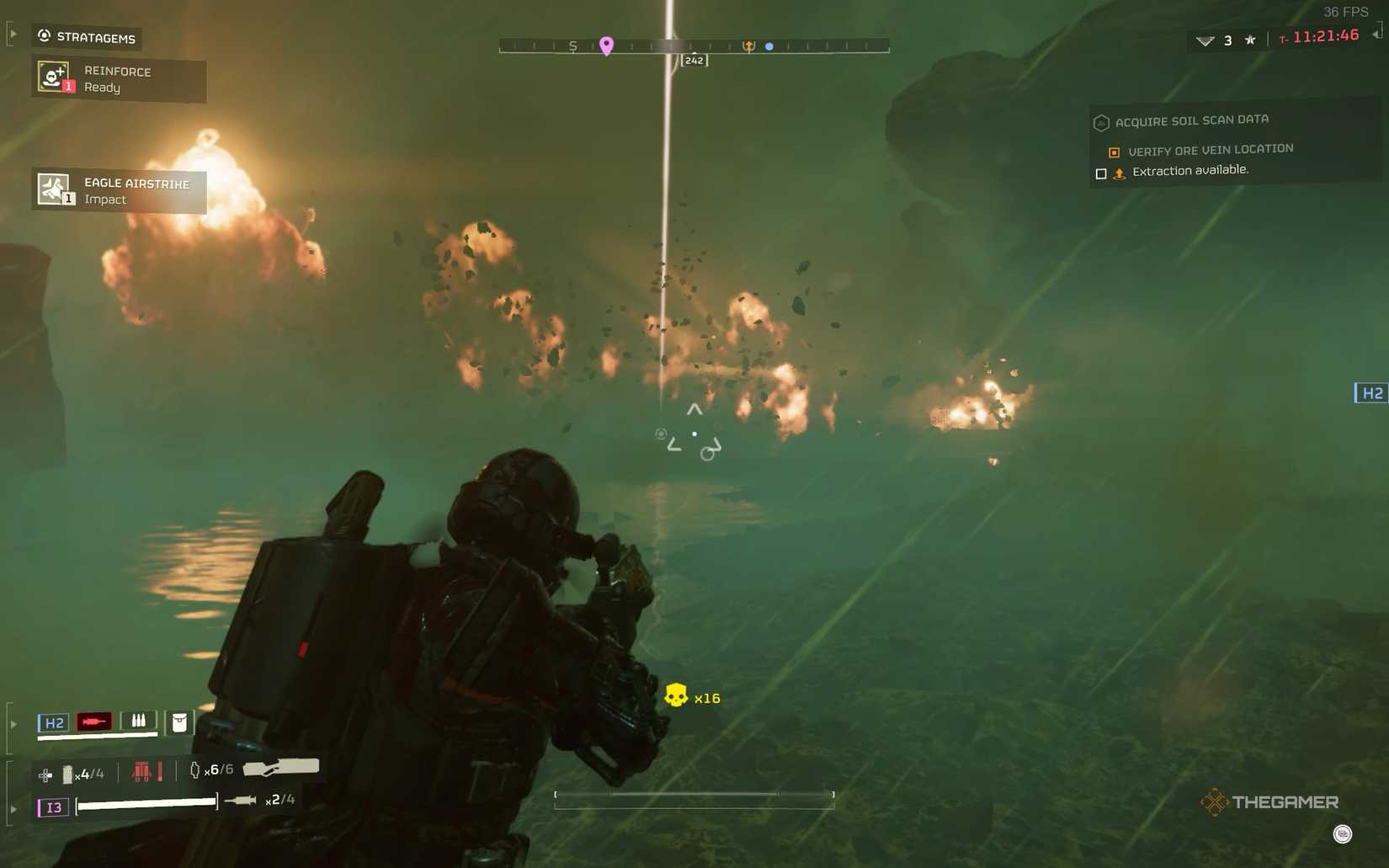The height and width of the screenshot is (868, 1389).
Task: Click the reinforcement count icon near timer
Action: 1205,40
